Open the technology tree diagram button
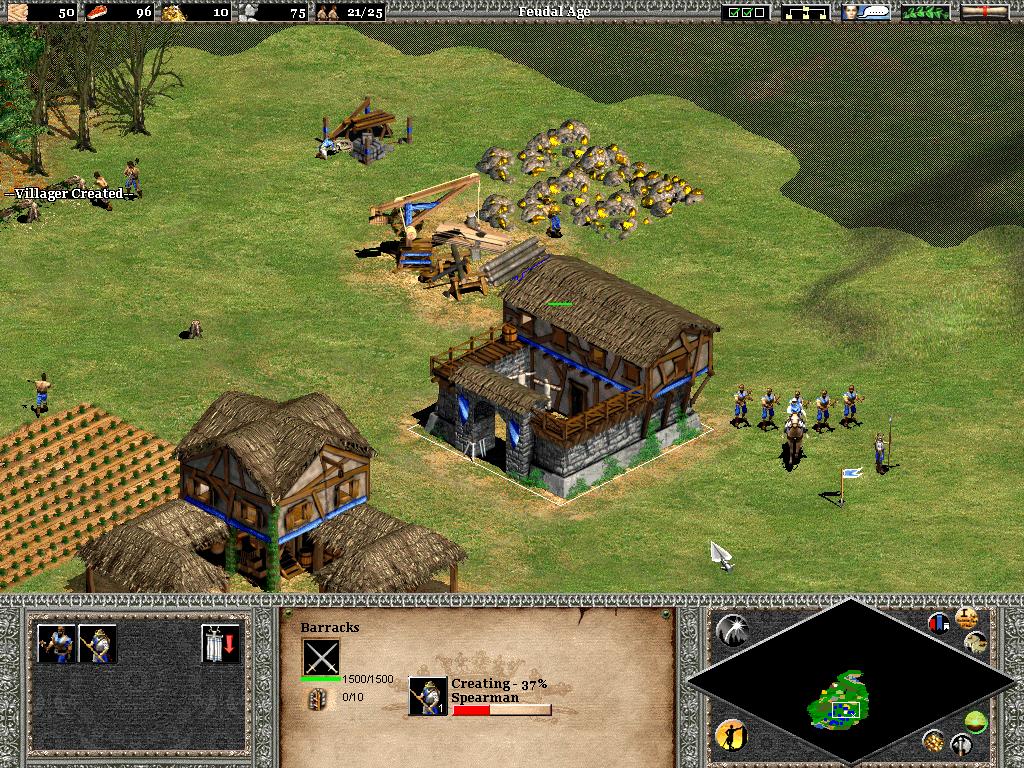The image size is (1024, 768). [807, 13]
